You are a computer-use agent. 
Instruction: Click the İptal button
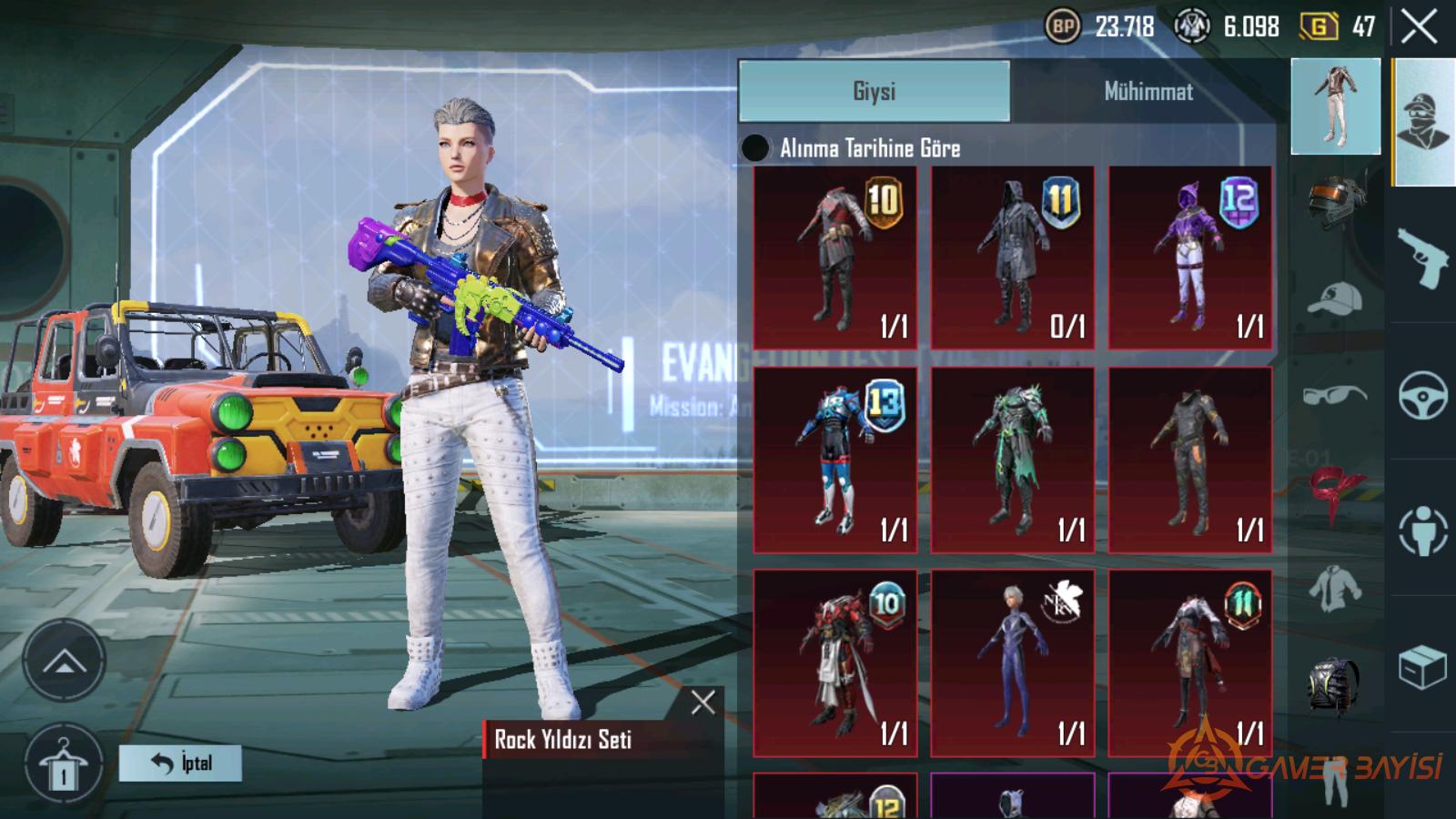(x=180, y=763)
